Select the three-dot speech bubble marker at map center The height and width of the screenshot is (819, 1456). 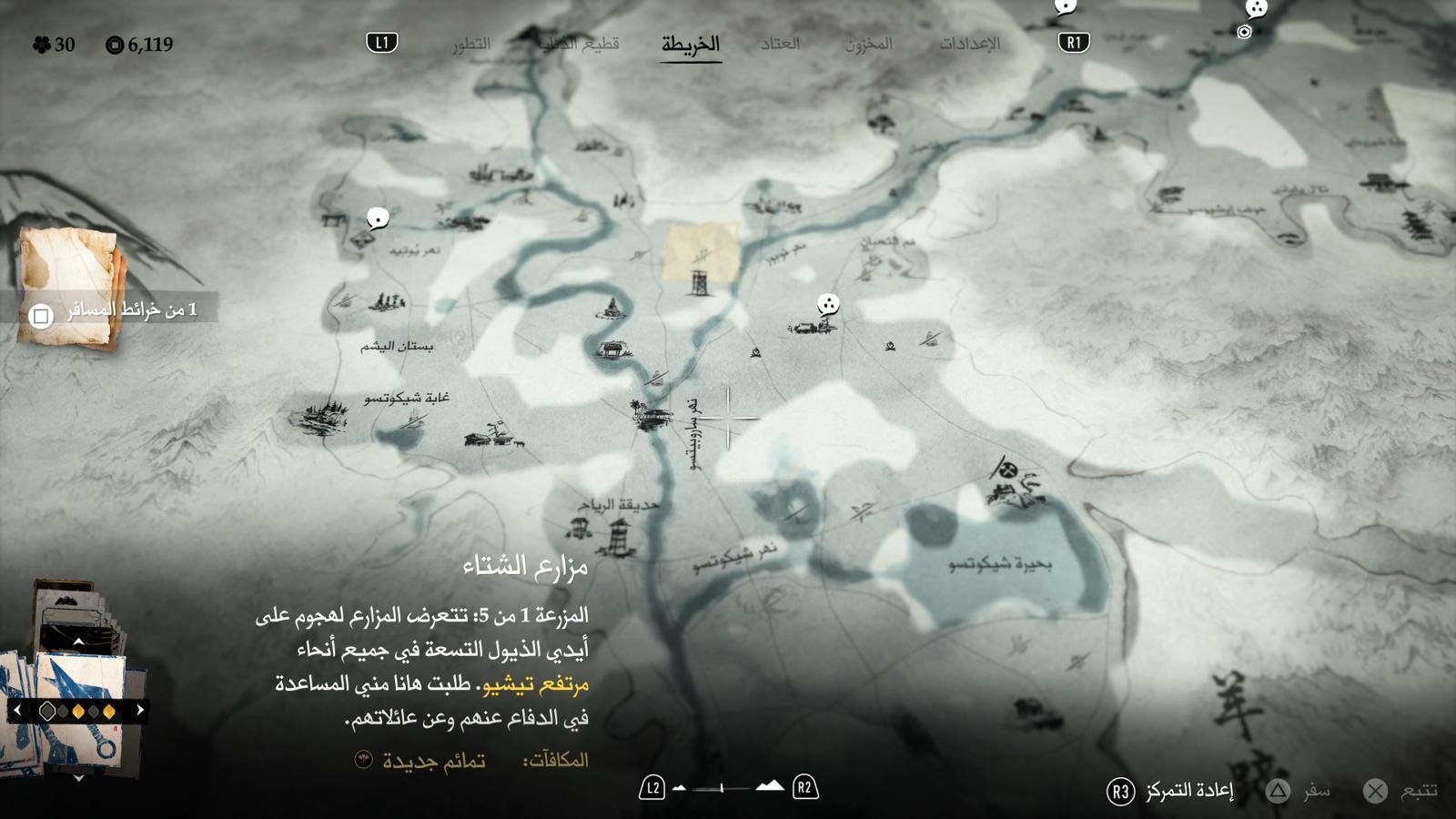827,305
